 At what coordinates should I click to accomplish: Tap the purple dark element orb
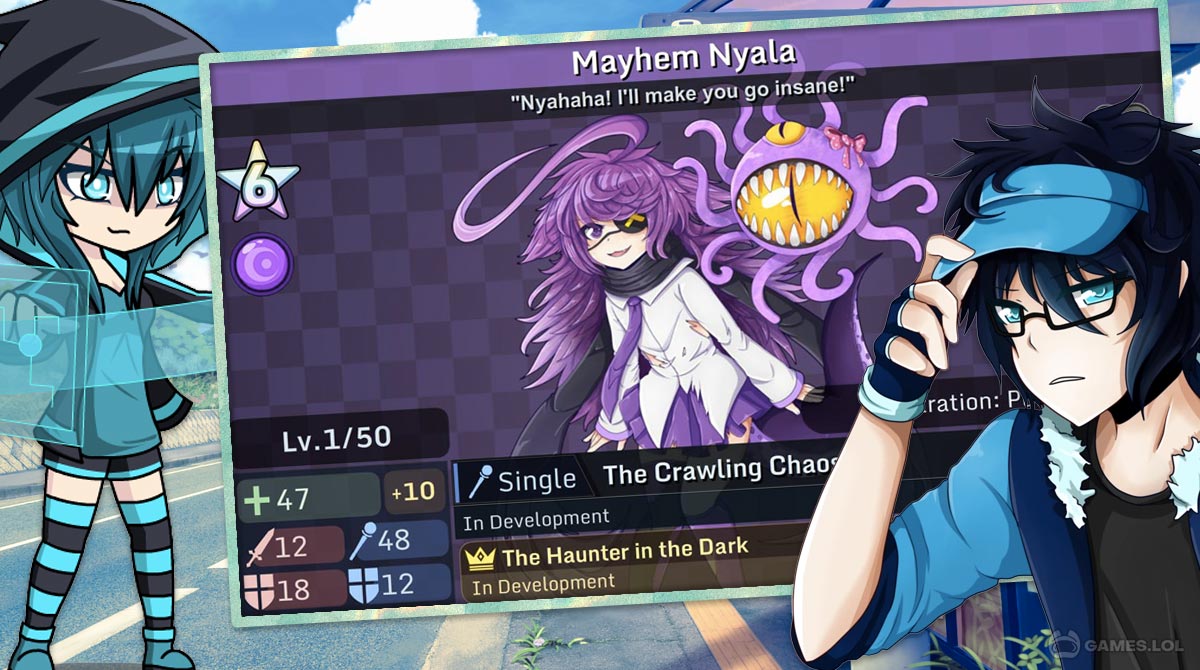pos(262,264)
